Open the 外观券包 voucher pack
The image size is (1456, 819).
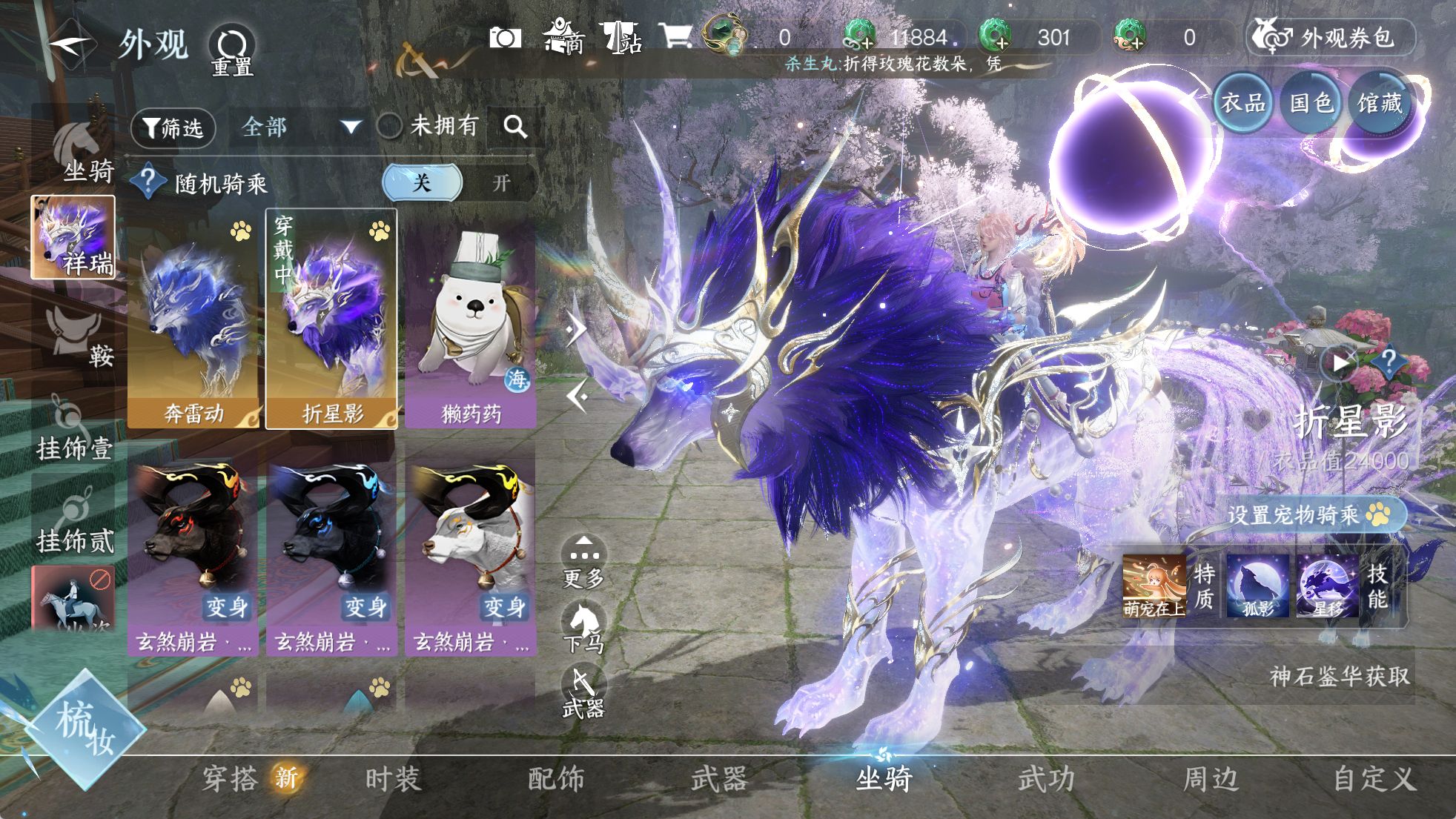[1332, 37]
